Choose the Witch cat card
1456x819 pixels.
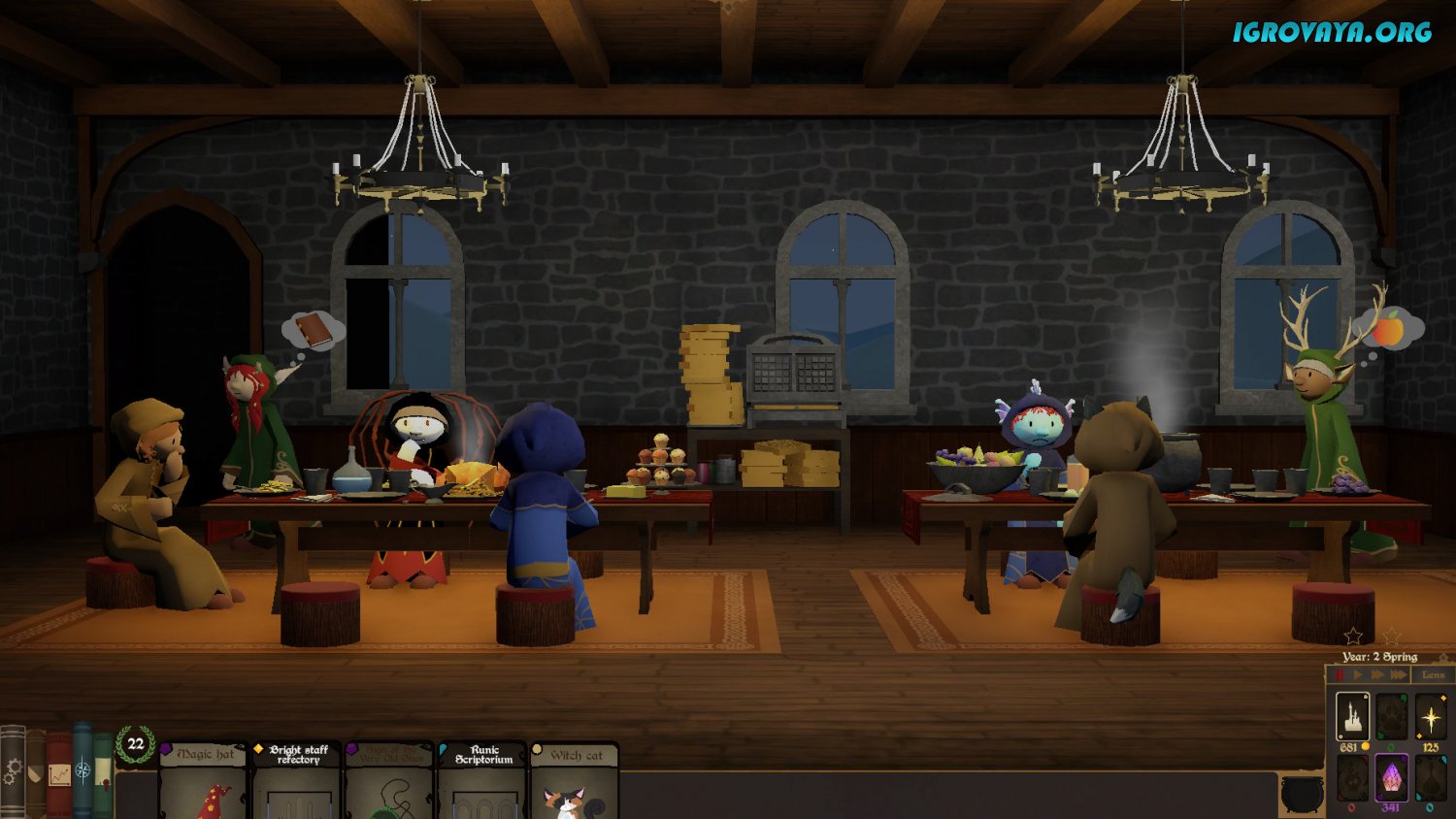tap(575, 781)
